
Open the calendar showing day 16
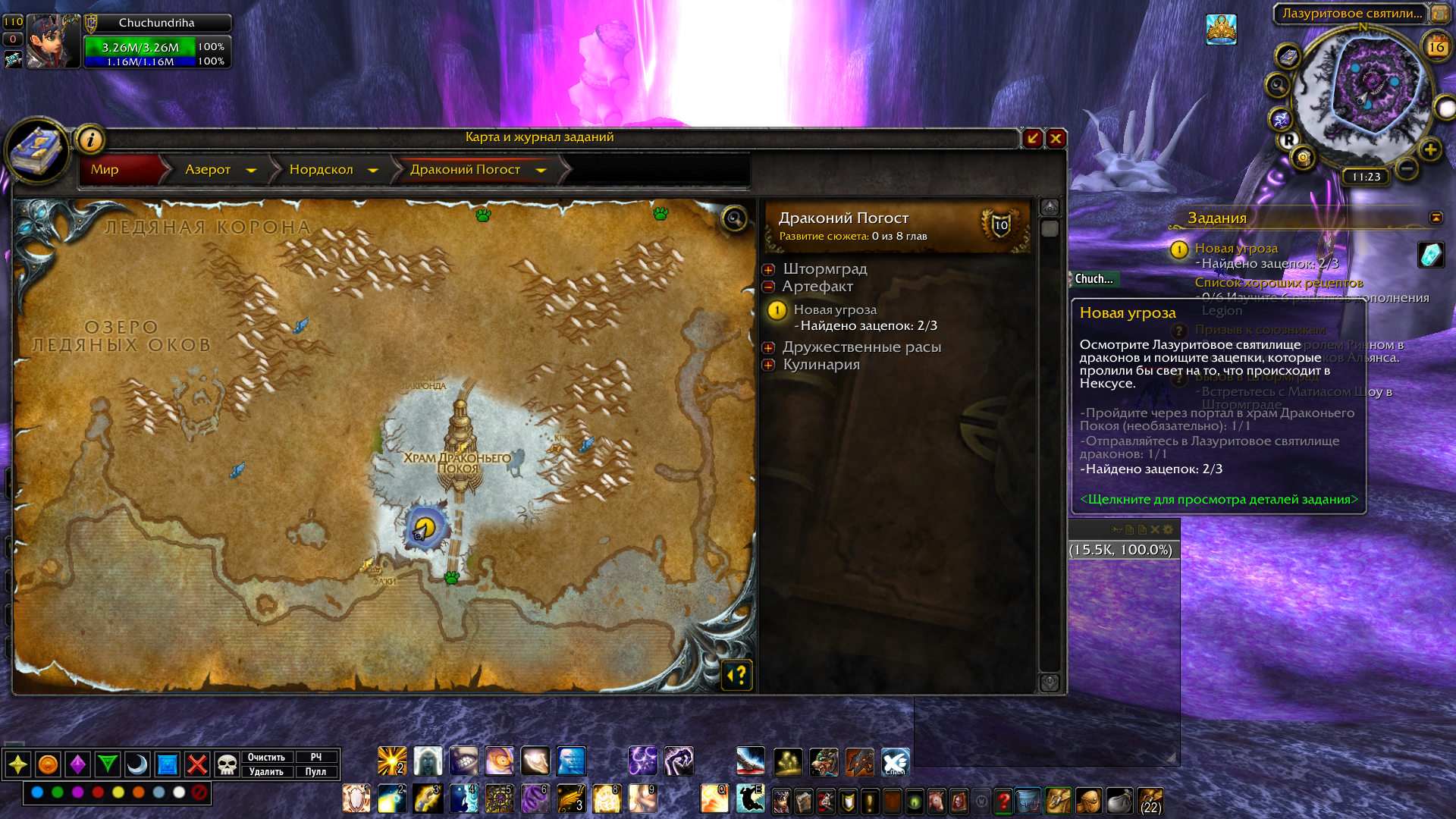(x=1436, y=47)
